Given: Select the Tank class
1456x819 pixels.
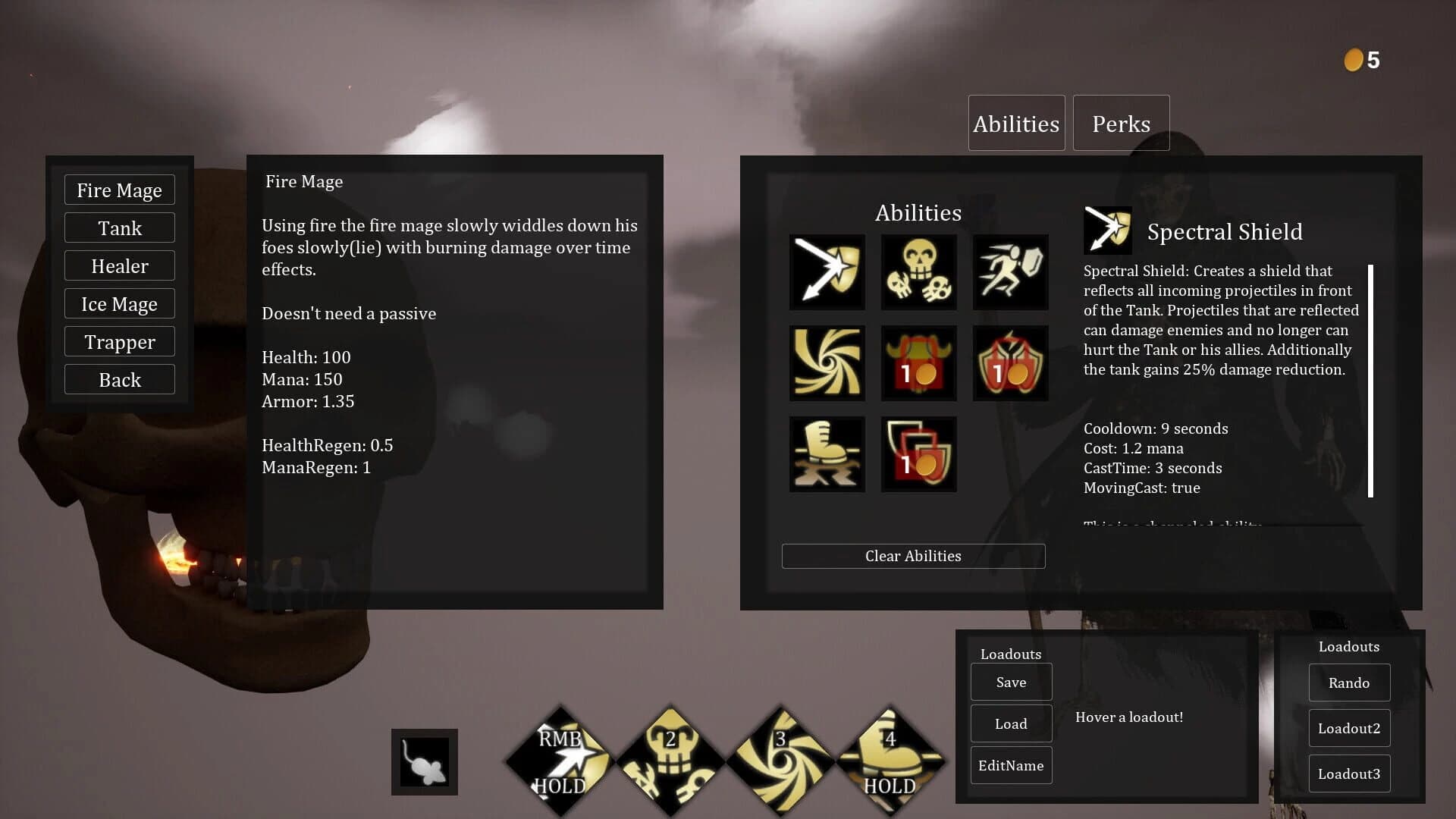Looking at the screenshot, I should coord(119,227).
